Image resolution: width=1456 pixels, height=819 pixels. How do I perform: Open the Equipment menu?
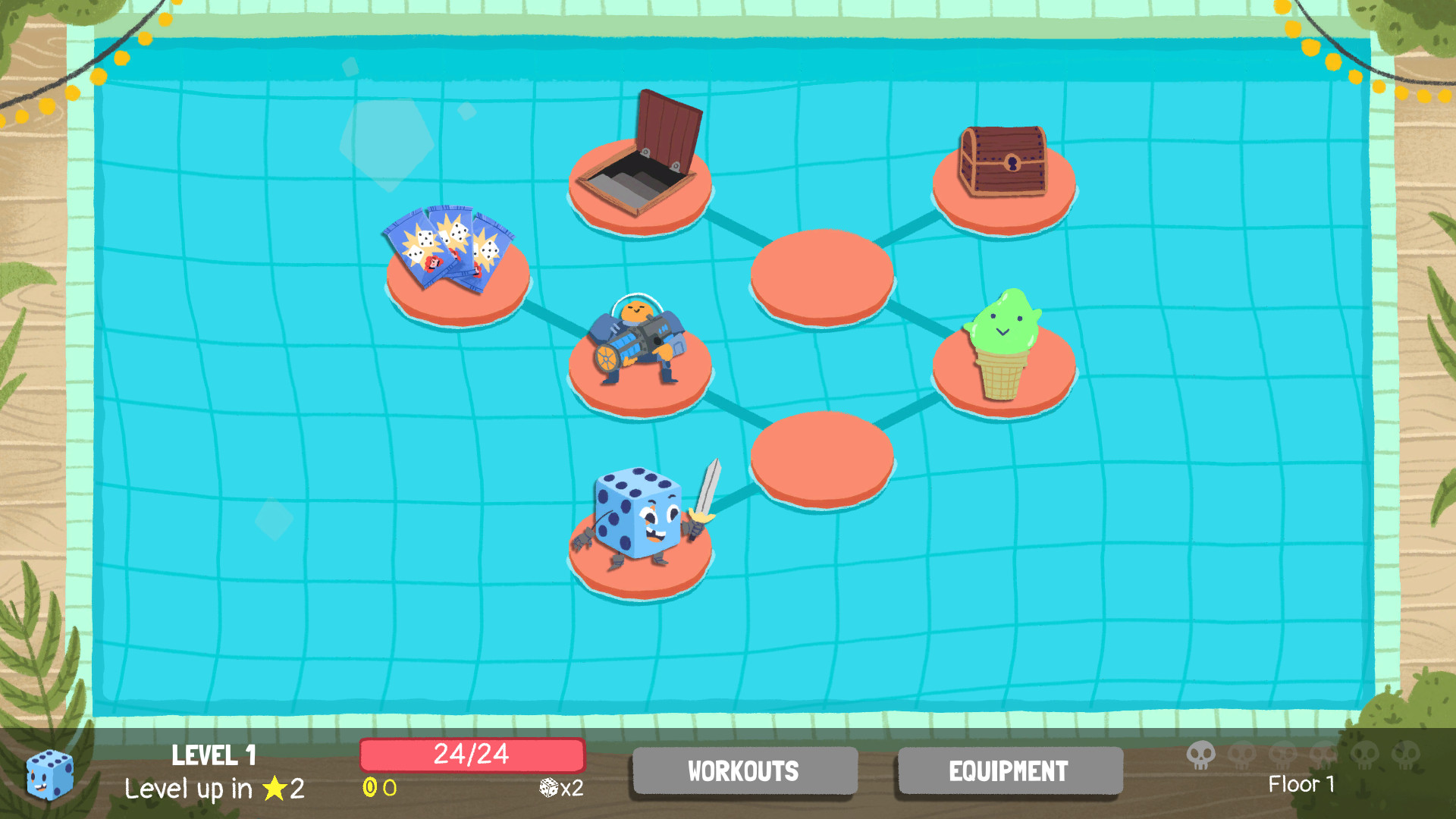point(1009,771)
